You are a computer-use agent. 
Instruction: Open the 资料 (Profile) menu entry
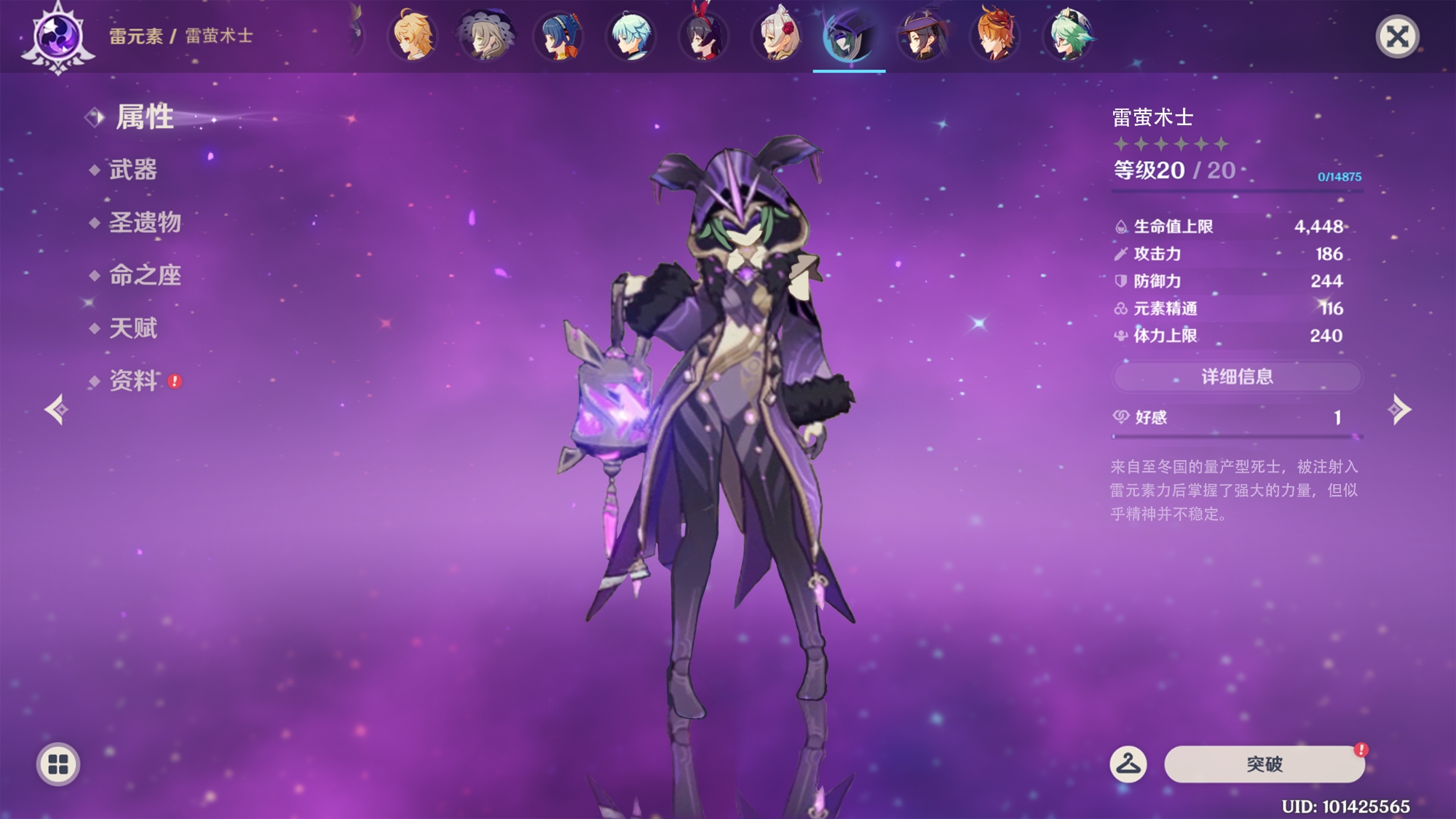pyautogui.click(x=133, y=381)
